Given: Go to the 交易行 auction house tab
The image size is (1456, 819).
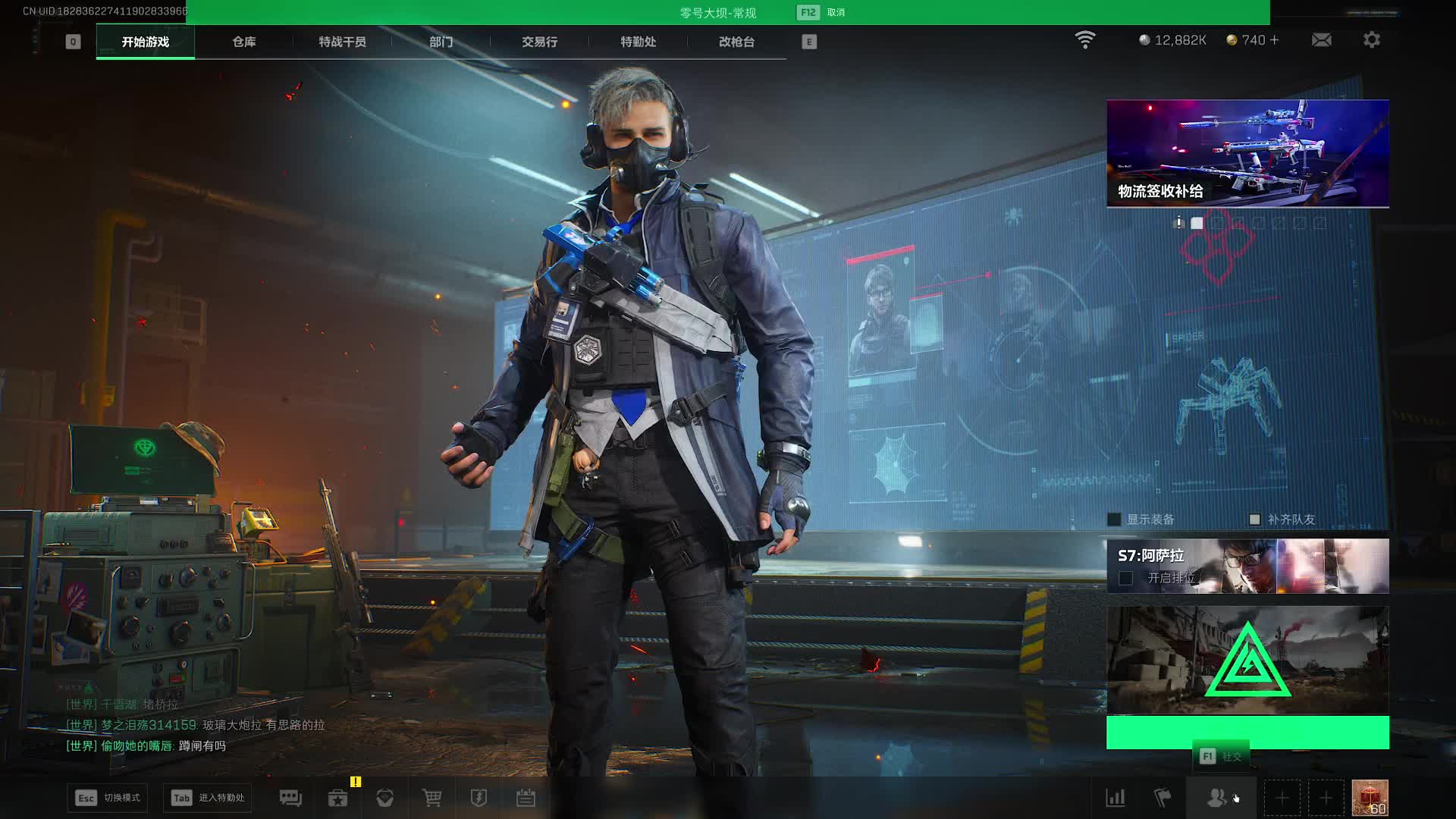Looking at the screenshot, I should [x=539, y=42].
